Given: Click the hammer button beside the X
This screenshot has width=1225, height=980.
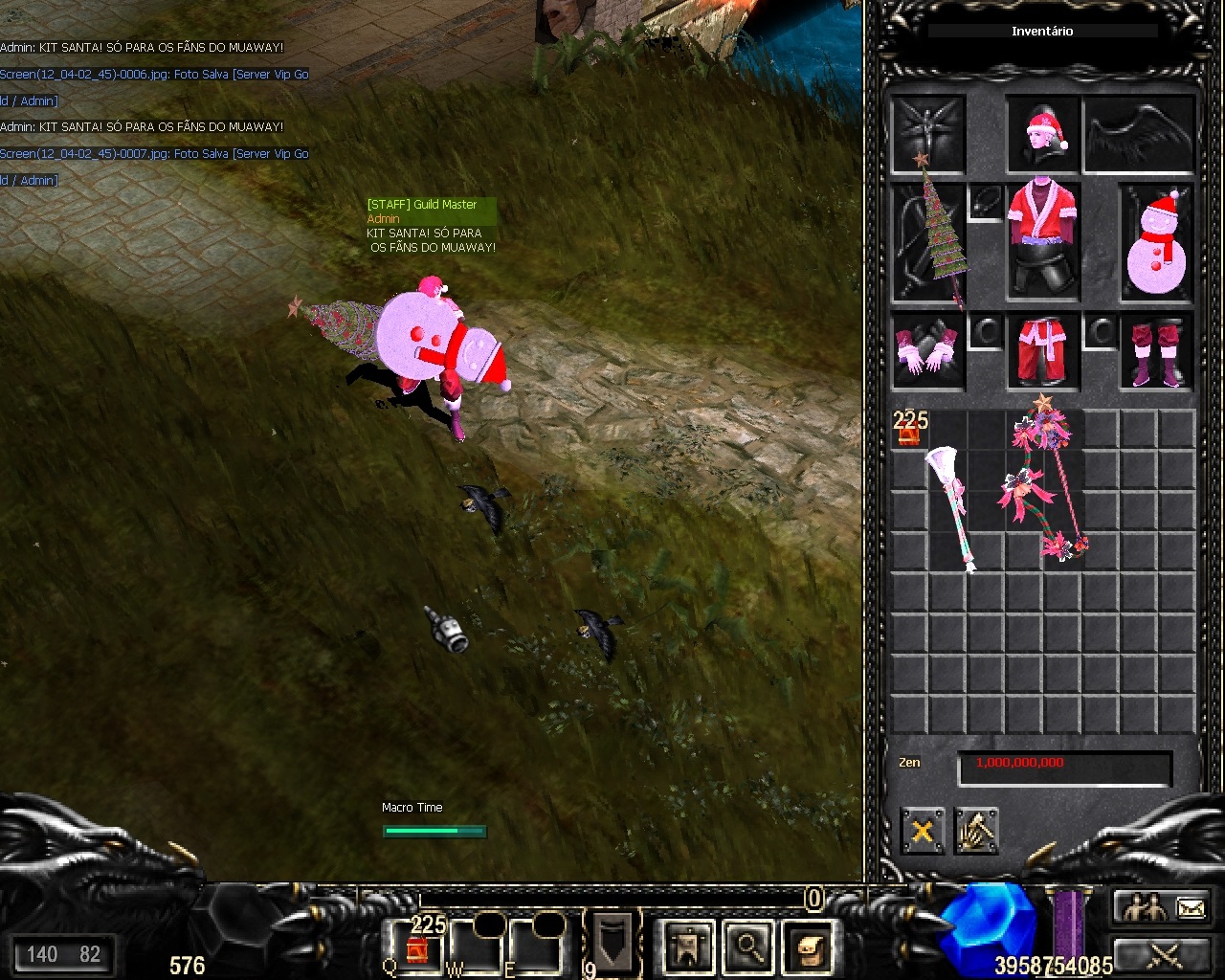Looking at the screenshot, I should tap(976, 831).
